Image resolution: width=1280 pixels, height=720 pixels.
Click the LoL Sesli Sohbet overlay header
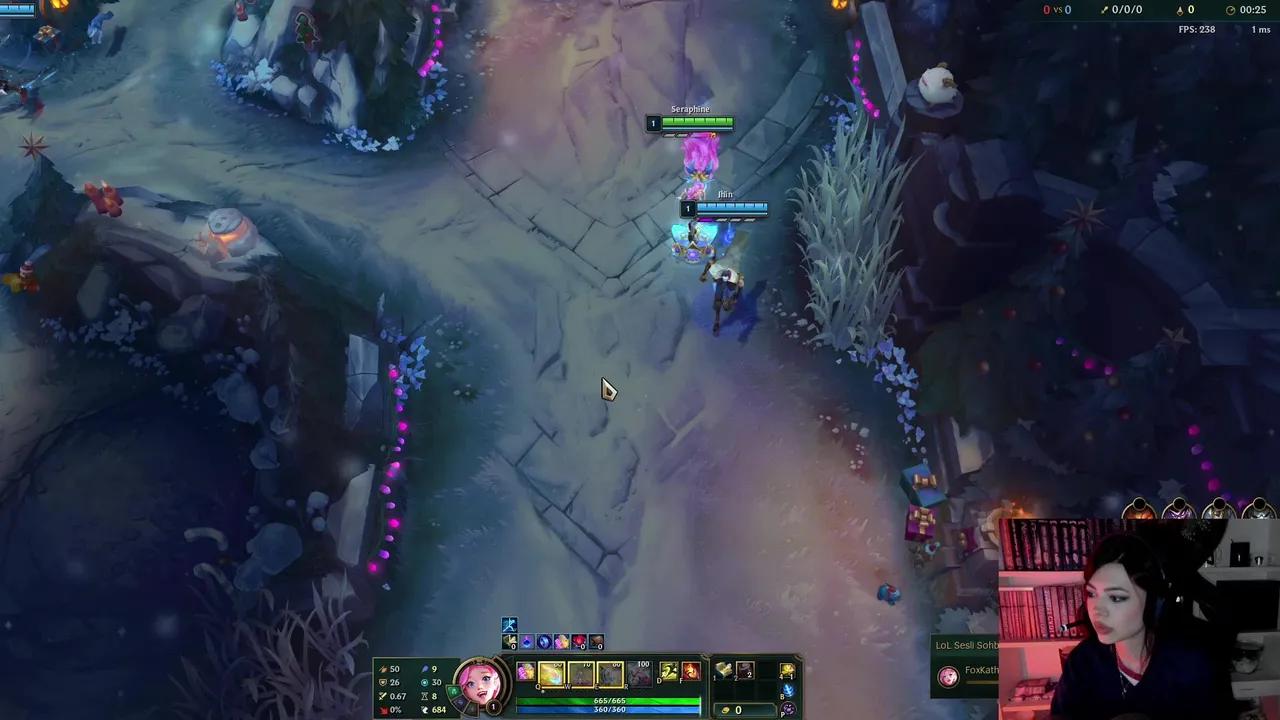coord(965,646)
